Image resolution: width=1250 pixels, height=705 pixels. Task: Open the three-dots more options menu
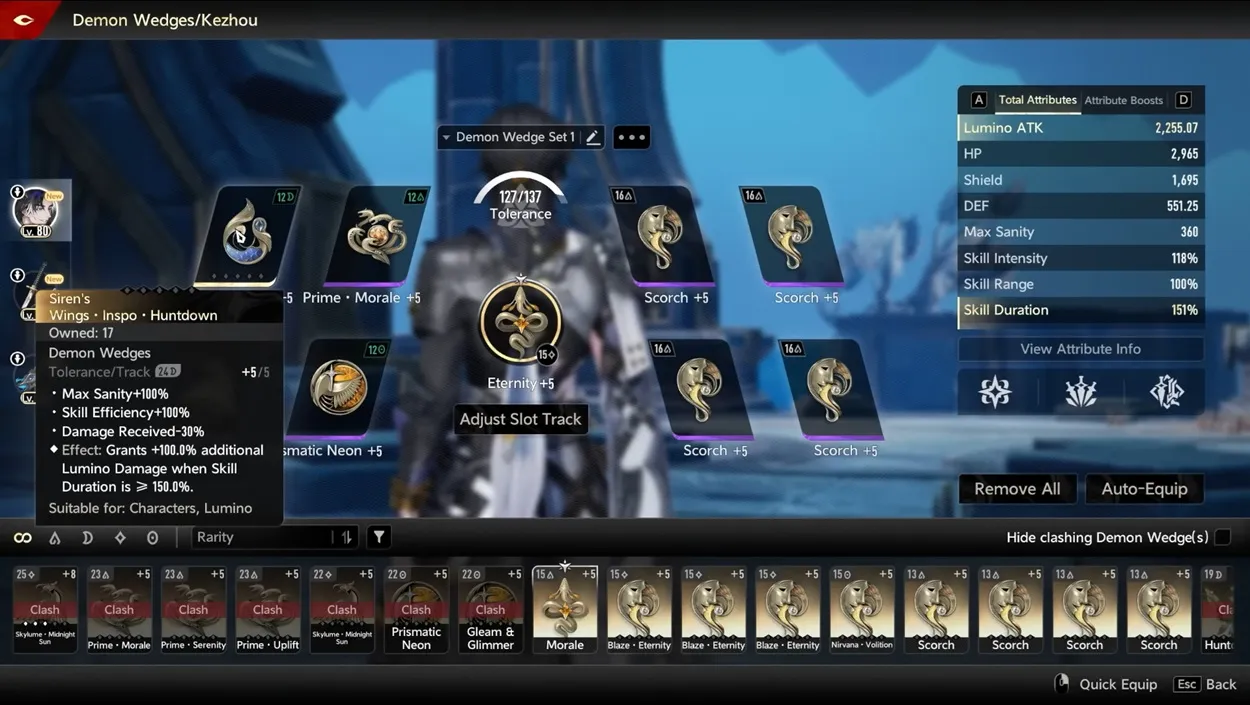pos(631,137)
